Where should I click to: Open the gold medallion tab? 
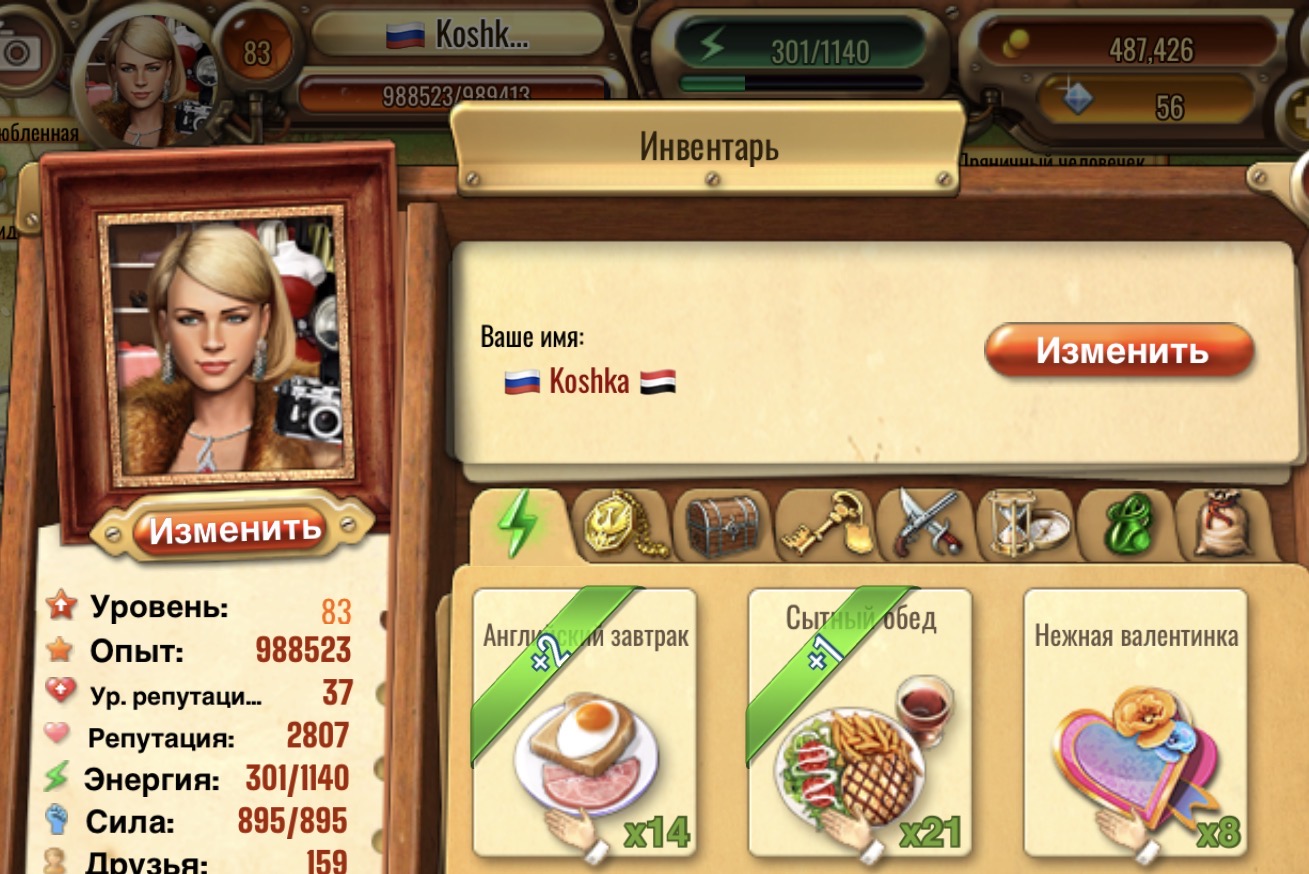tap(622, 524)
